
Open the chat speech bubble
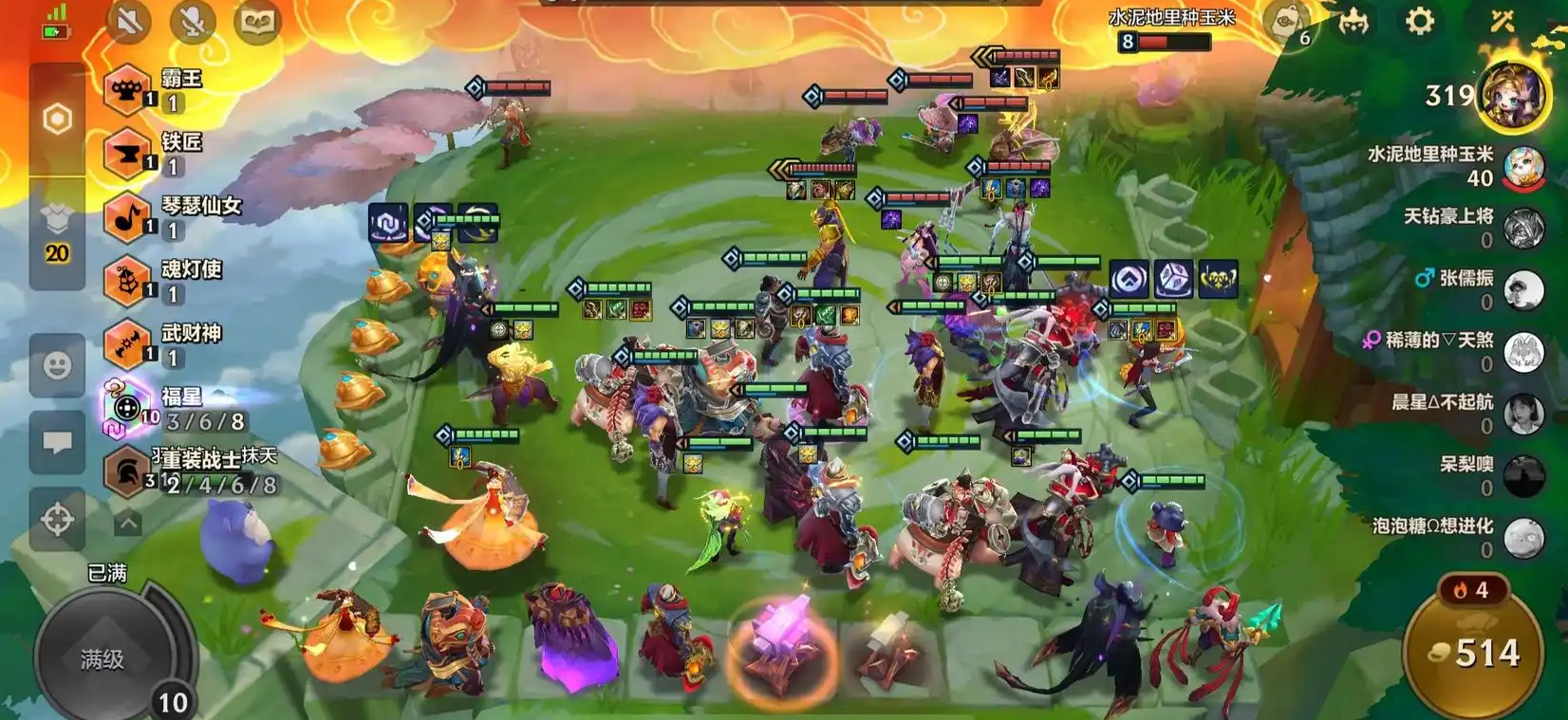click(57, 442)
